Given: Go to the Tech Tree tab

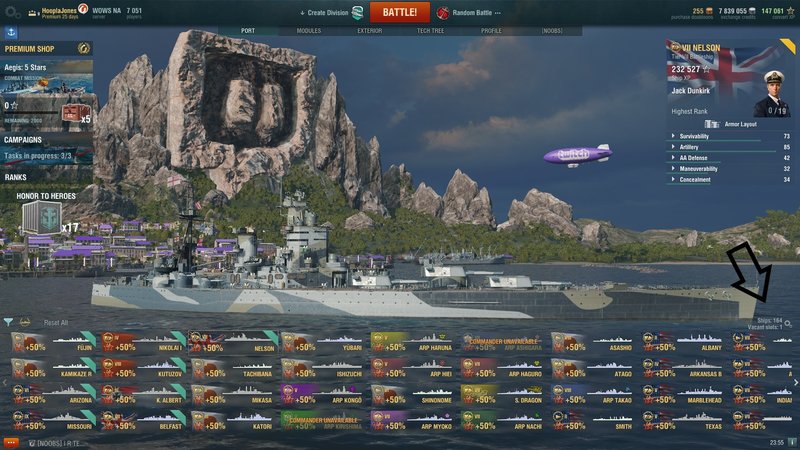Looking at the screenshot, I should tap(430, 31).
